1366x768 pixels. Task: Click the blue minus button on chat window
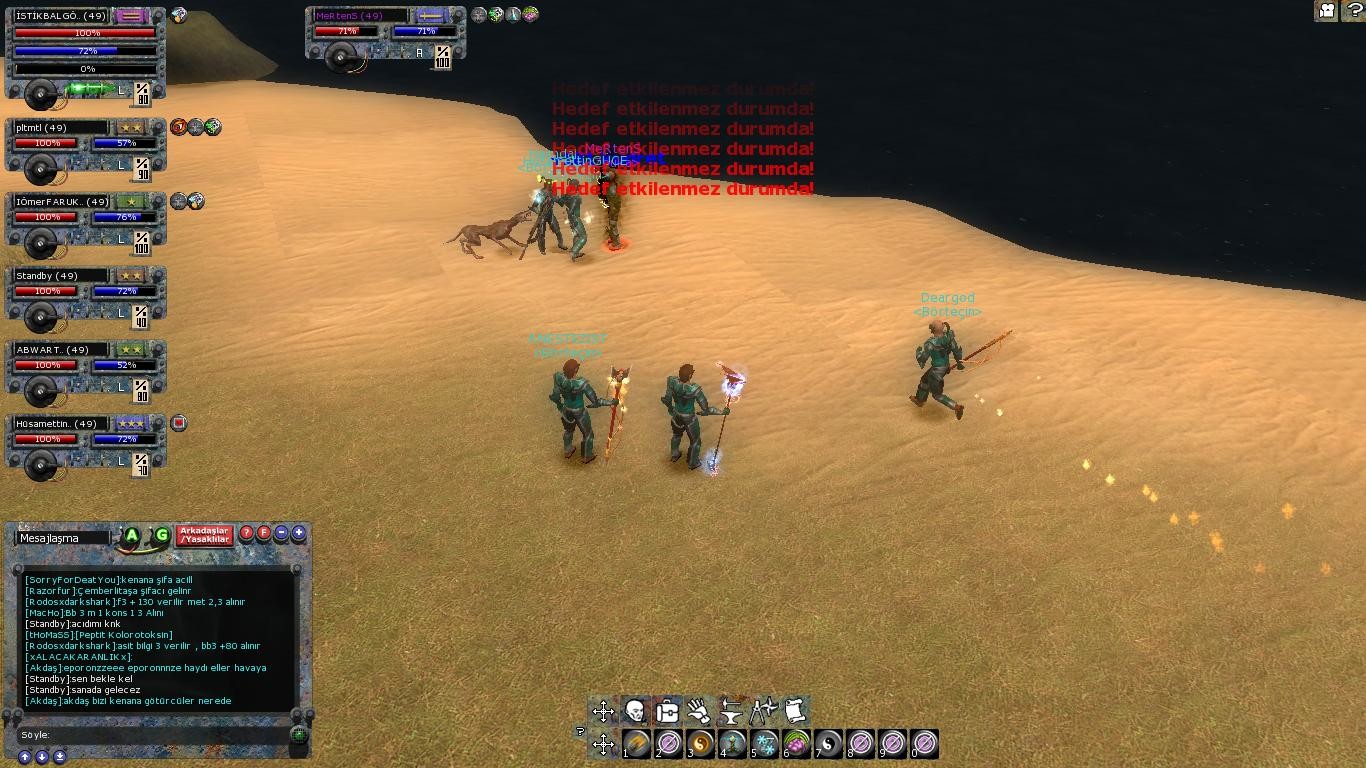[281, 533]
